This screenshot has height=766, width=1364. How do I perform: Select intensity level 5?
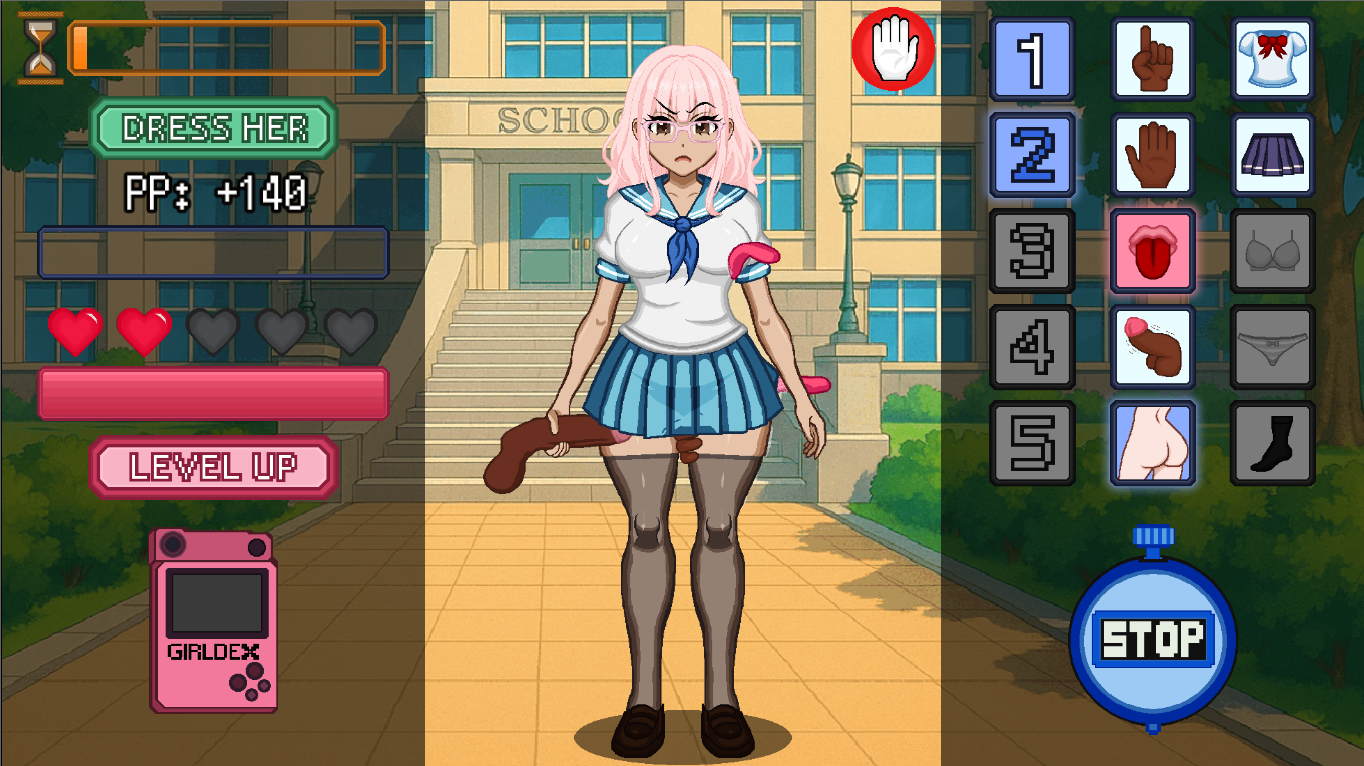[x=1032, y=443]
